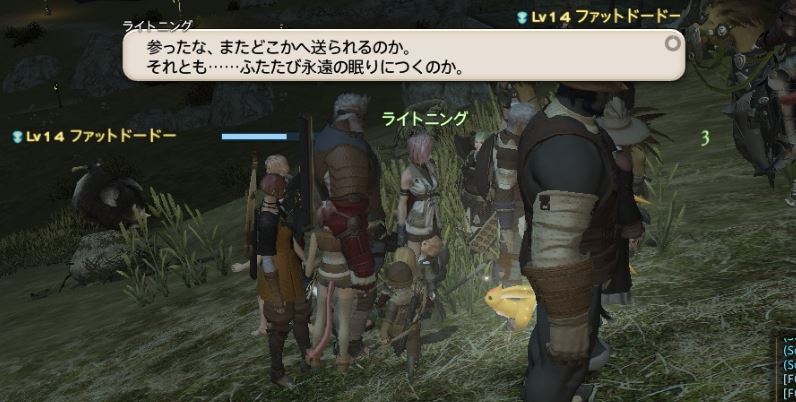
Task: Click the round indicator in the dialogue bubble corner
Action: (672, 44)
